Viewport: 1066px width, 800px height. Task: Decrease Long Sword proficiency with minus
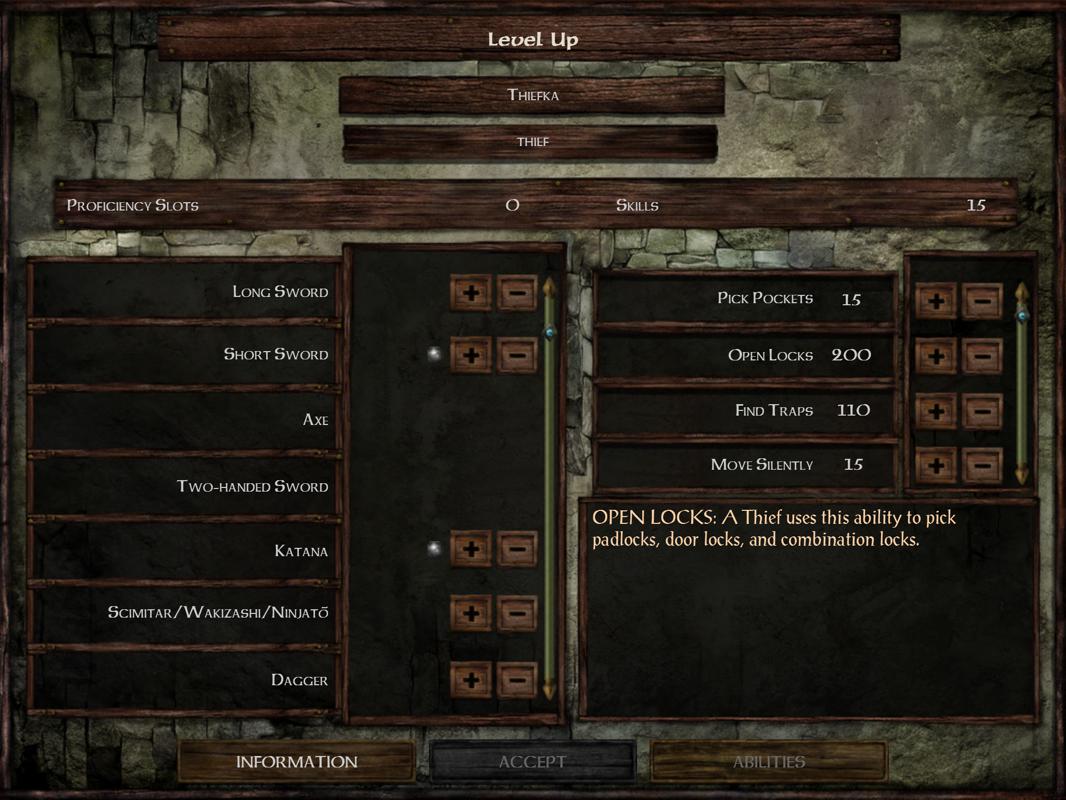517,293
